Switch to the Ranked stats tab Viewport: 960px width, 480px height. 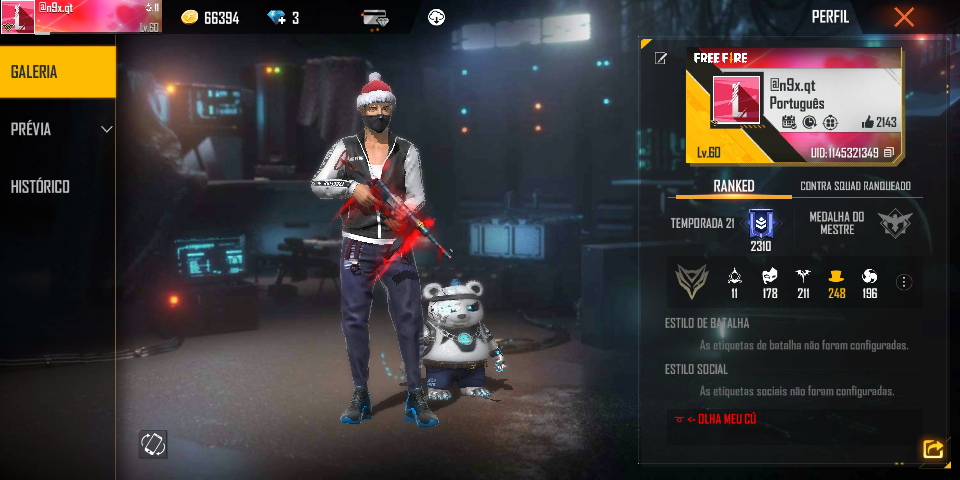coord(733,186)
